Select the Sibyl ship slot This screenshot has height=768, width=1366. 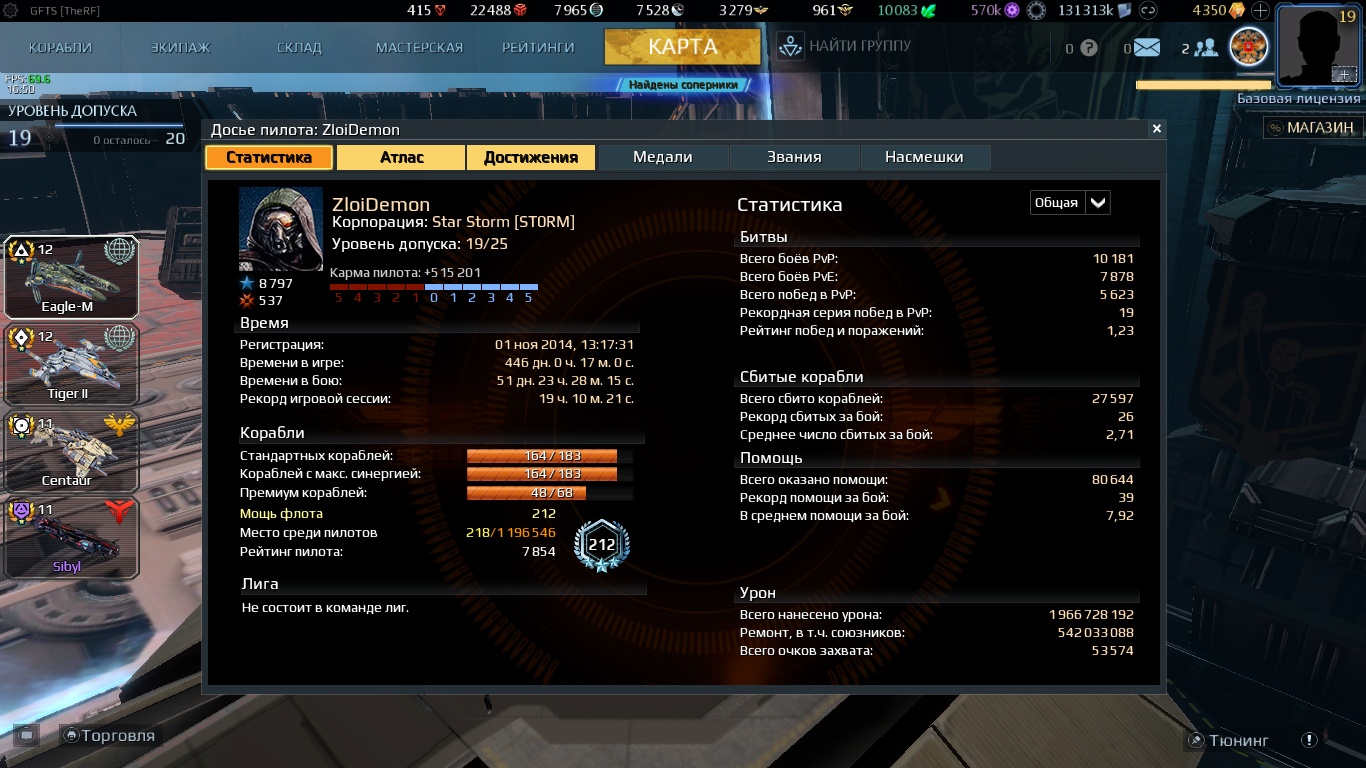click(x=70, y=538)
